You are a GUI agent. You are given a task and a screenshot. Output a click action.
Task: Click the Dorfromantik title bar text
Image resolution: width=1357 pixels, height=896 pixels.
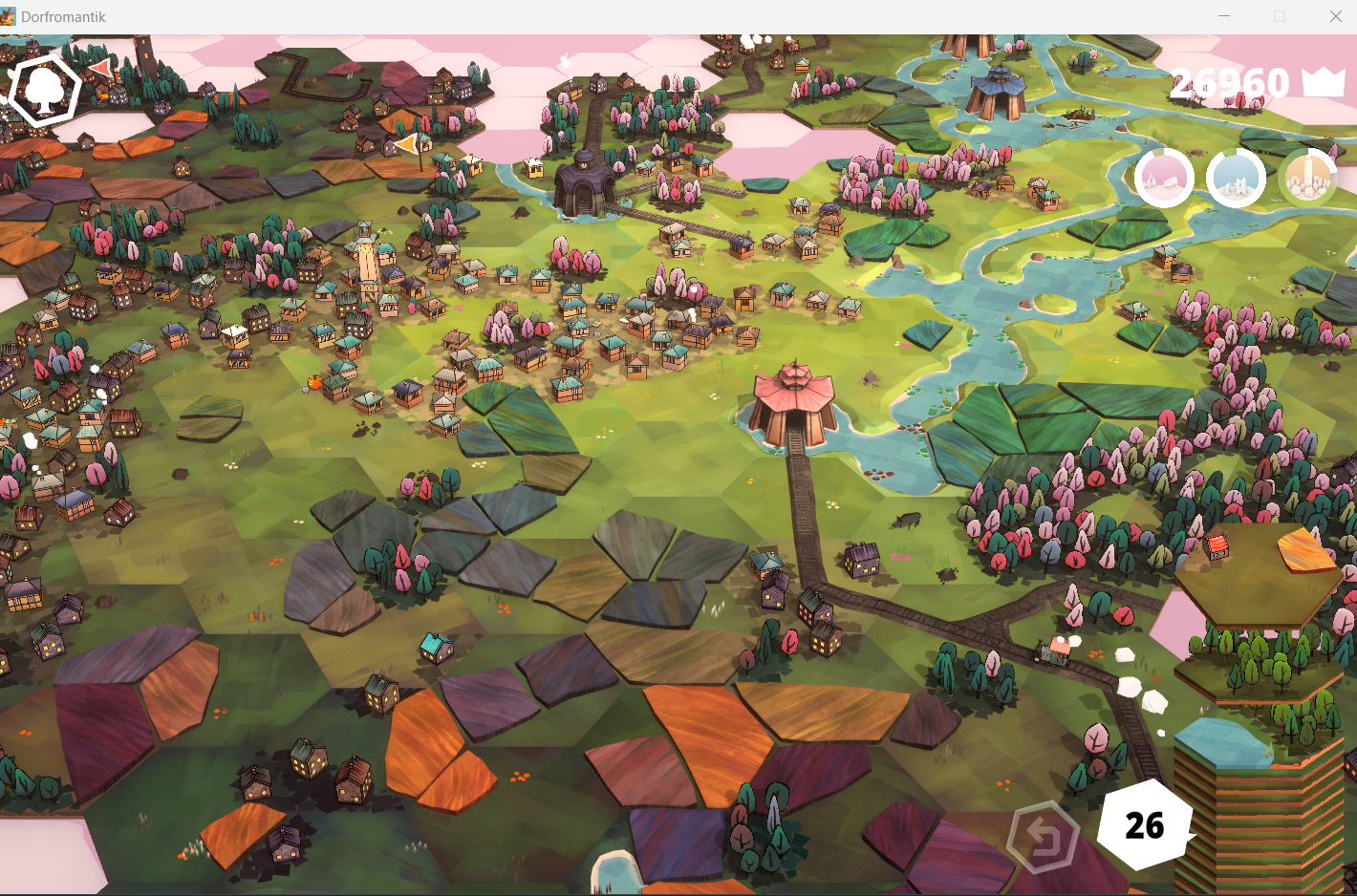(x=65, y=15)
